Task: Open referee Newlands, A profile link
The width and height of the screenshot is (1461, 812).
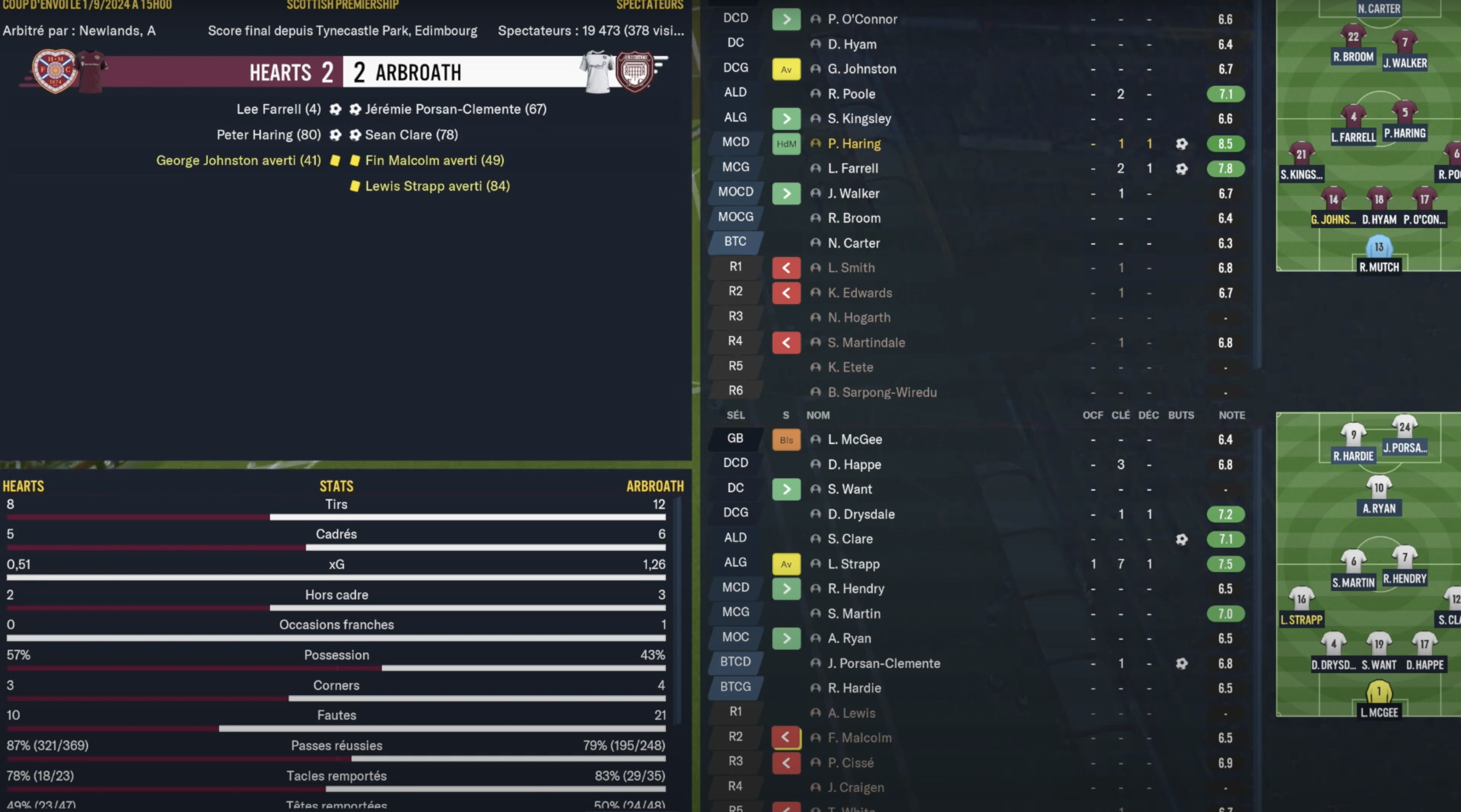Action: [x=117, y=31]
